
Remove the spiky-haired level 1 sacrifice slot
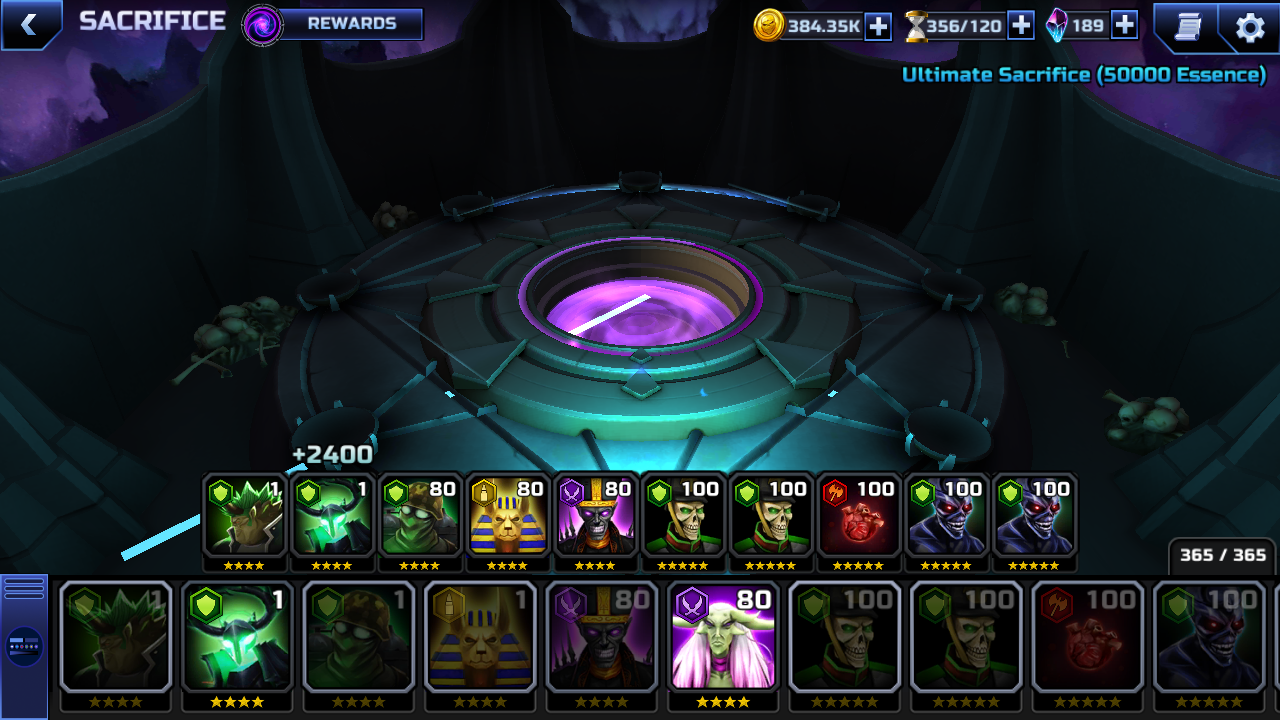pos(244,516)
